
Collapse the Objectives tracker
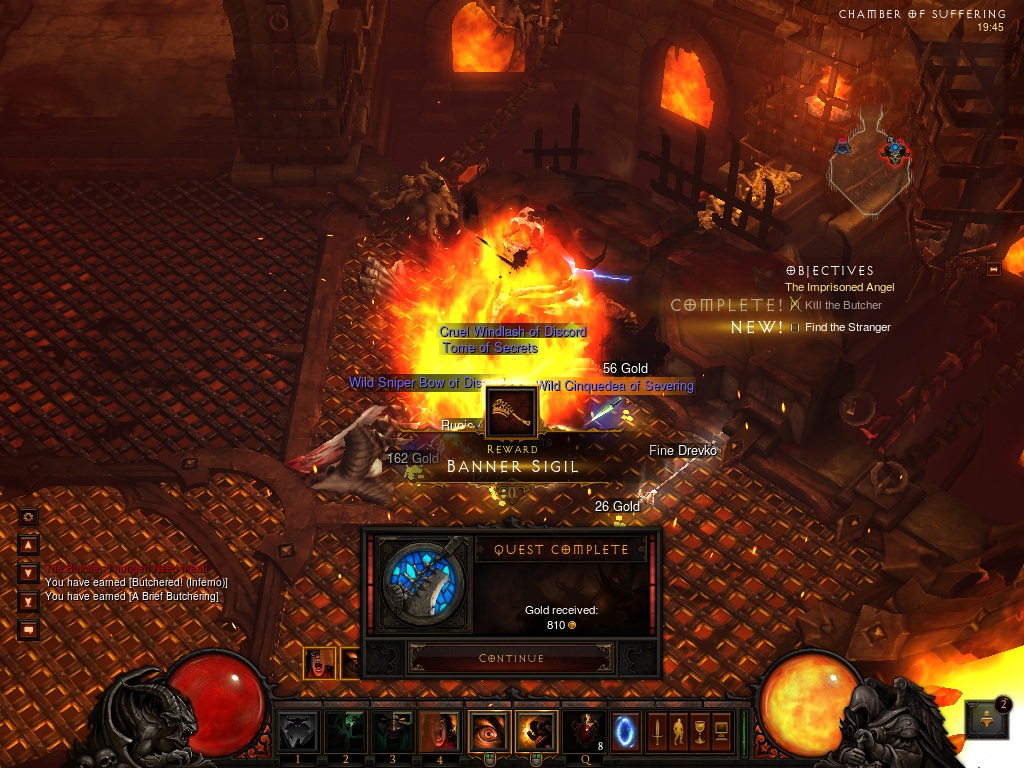pos(993,269)
